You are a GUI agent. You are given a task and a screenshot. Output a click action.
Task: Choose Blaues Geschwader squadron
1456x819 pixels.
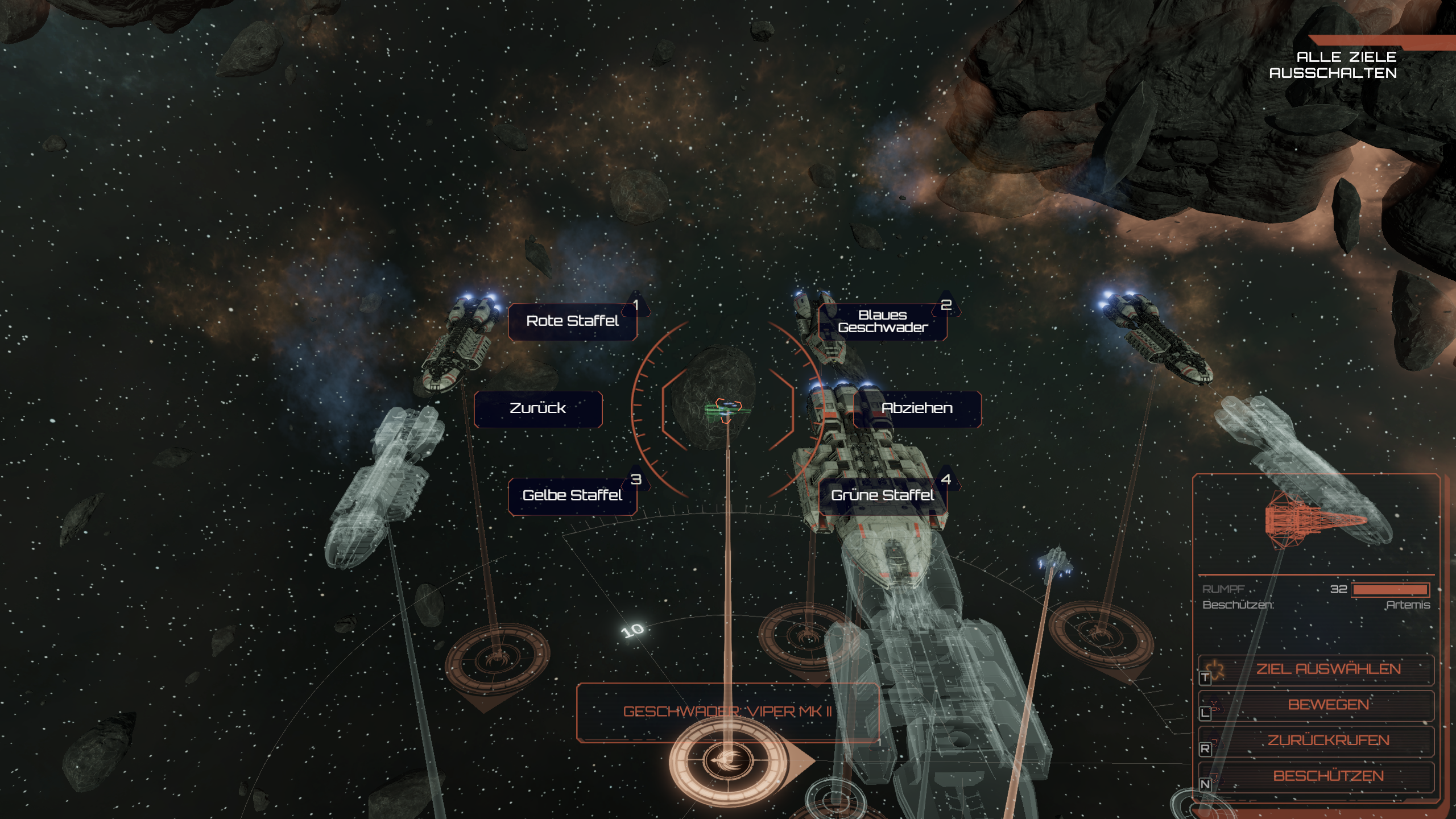pyautogui.click(x=883, y=322)
